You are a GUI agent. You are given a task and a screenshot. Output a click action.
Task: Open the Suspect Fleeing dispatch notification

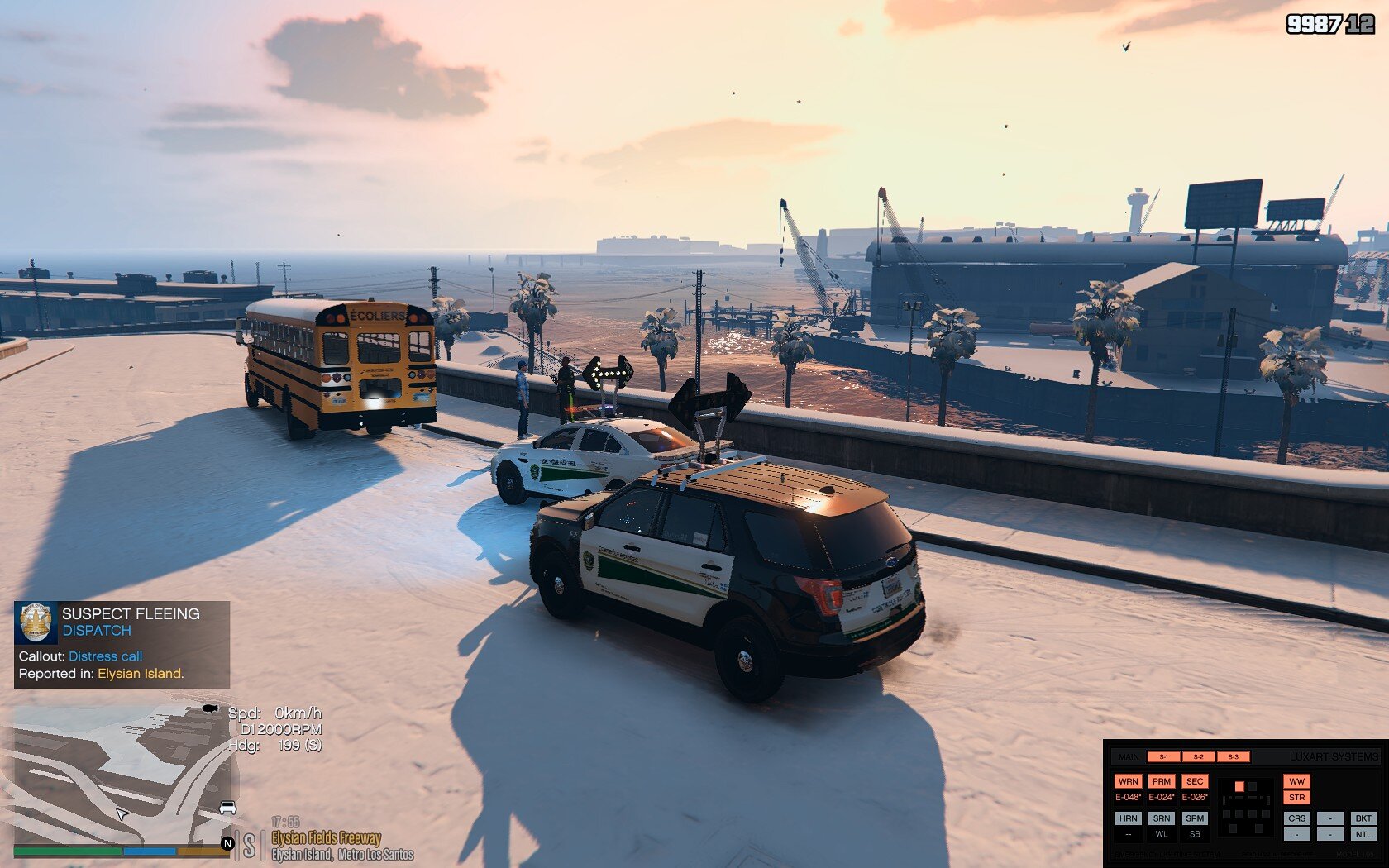122,644
